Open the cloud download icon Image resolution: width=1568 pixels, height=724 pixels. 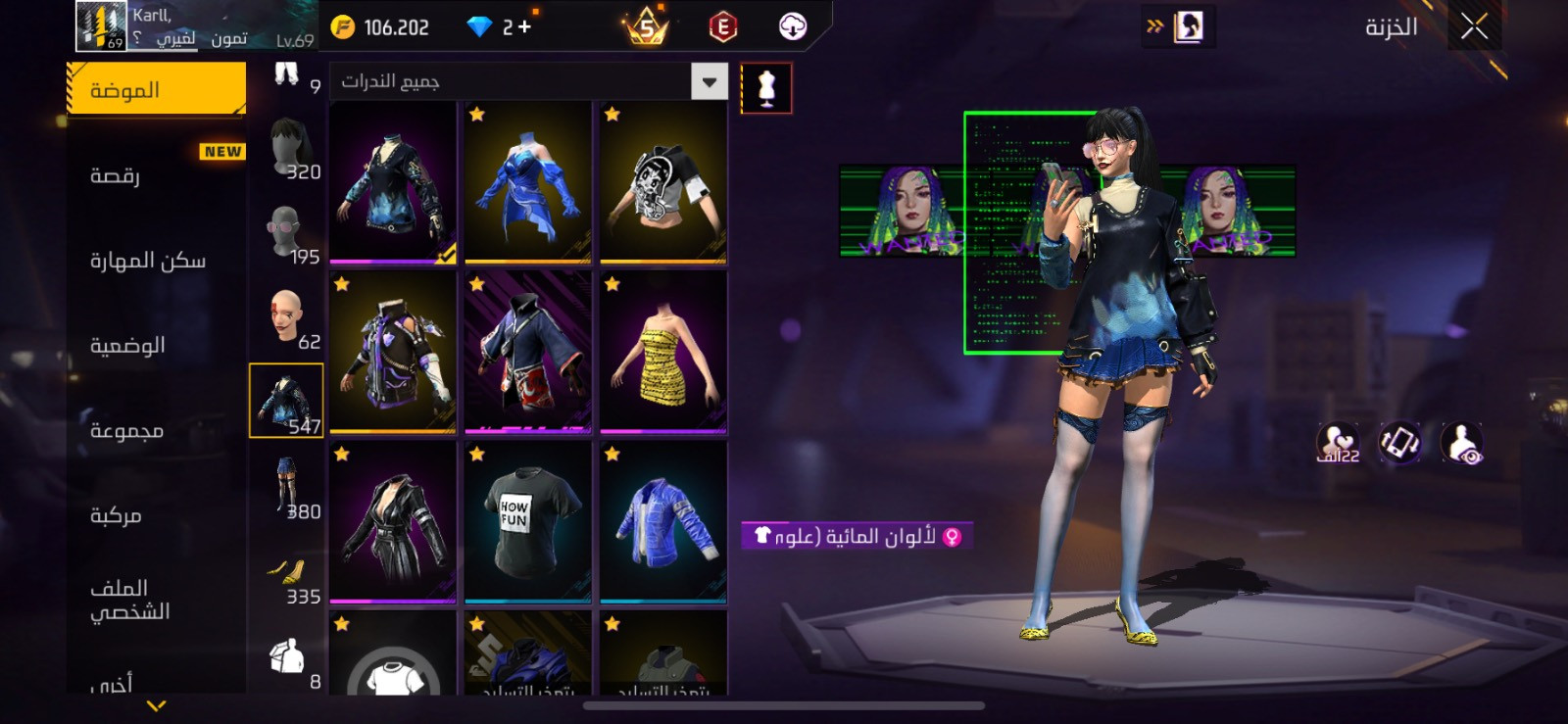[x=792, y=26]
